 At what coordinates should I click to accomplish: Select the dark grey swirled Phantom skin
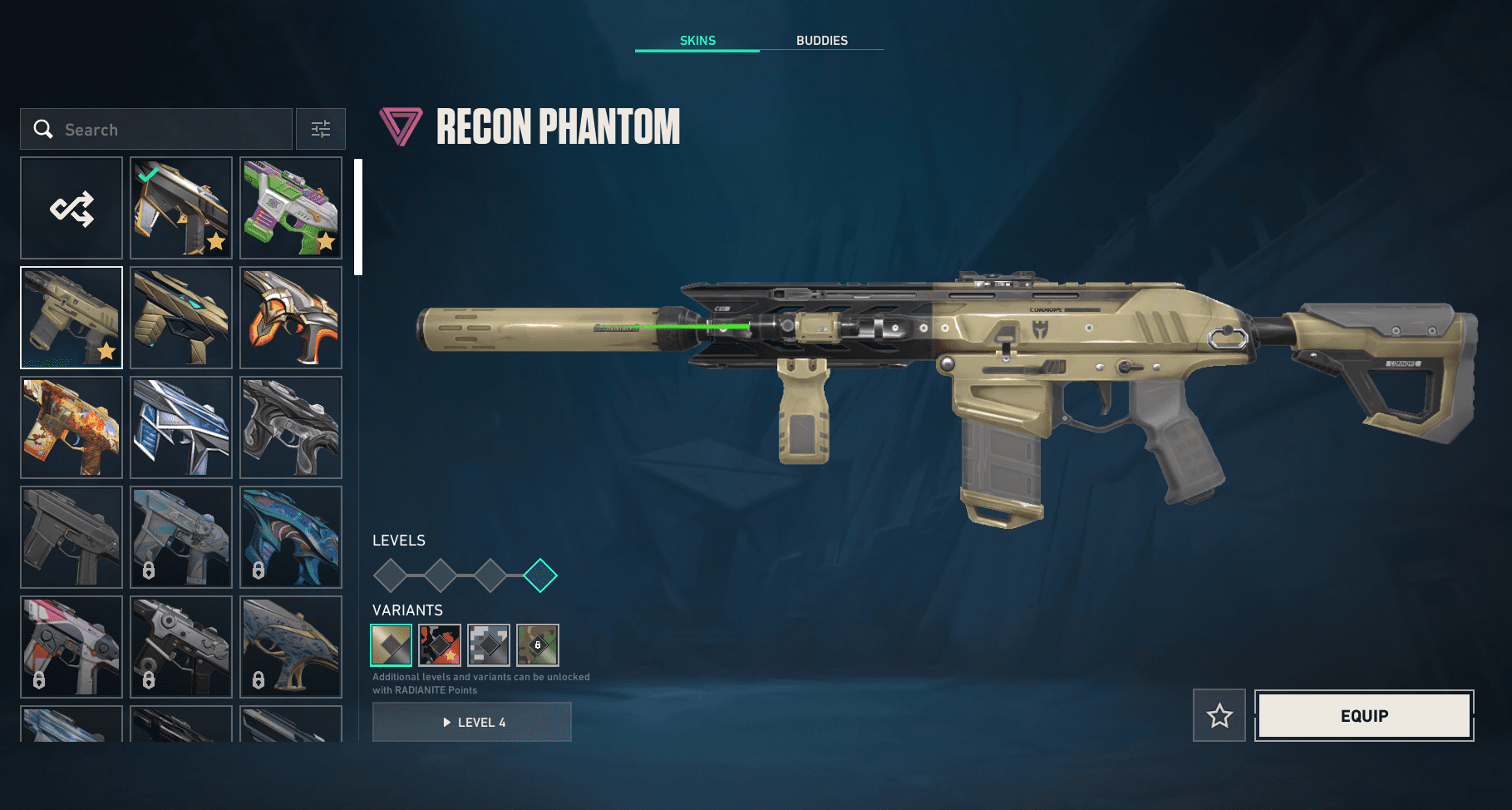click(x=291, y=427)
